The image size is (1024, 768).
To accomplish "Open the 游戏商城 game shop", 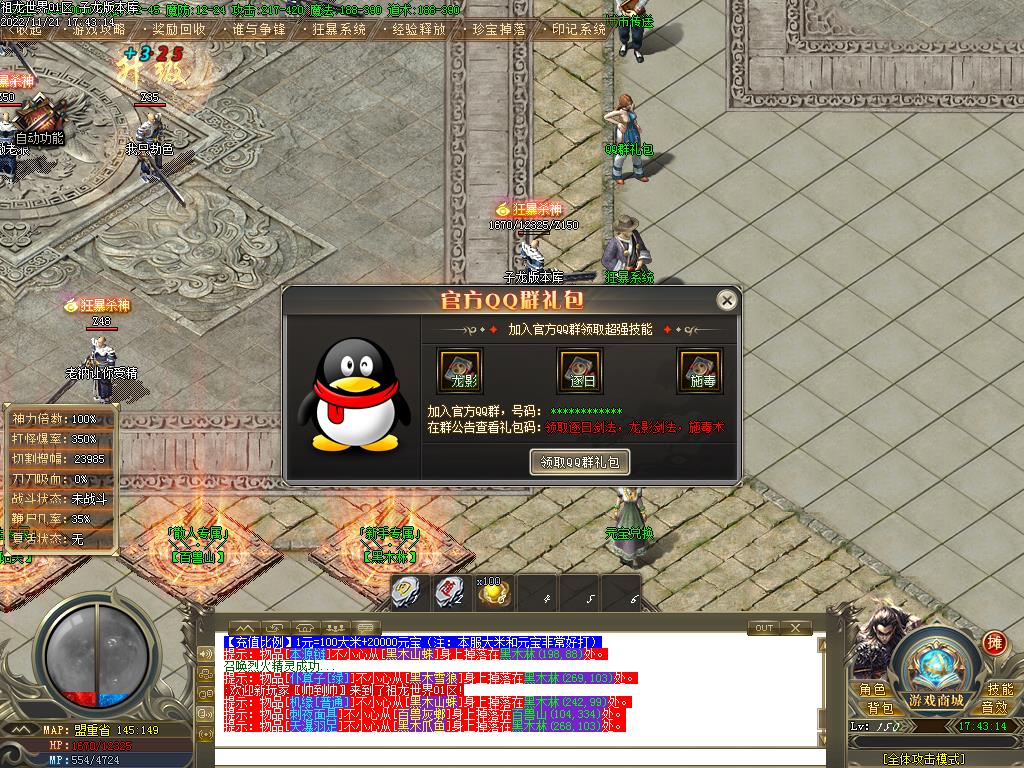I will pyautogui.click(x=936, y=699).
